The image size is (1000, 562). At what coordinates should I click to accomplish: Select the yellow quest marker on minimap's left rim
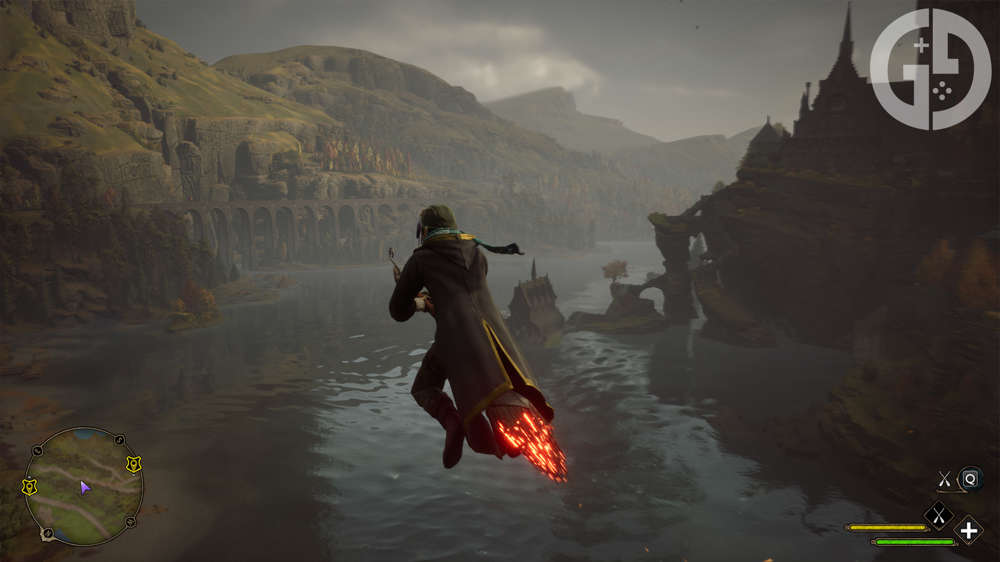(29, 487)
